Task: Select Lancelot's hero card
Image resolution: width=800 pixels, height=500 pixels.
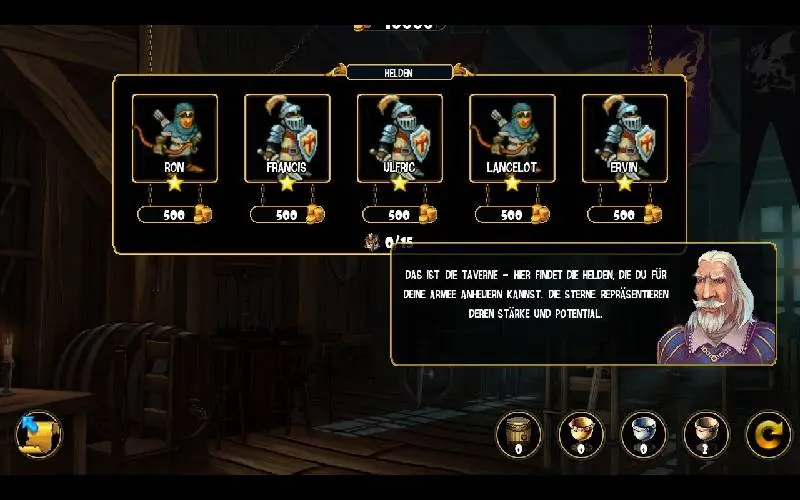Action: tap(512, 138)
